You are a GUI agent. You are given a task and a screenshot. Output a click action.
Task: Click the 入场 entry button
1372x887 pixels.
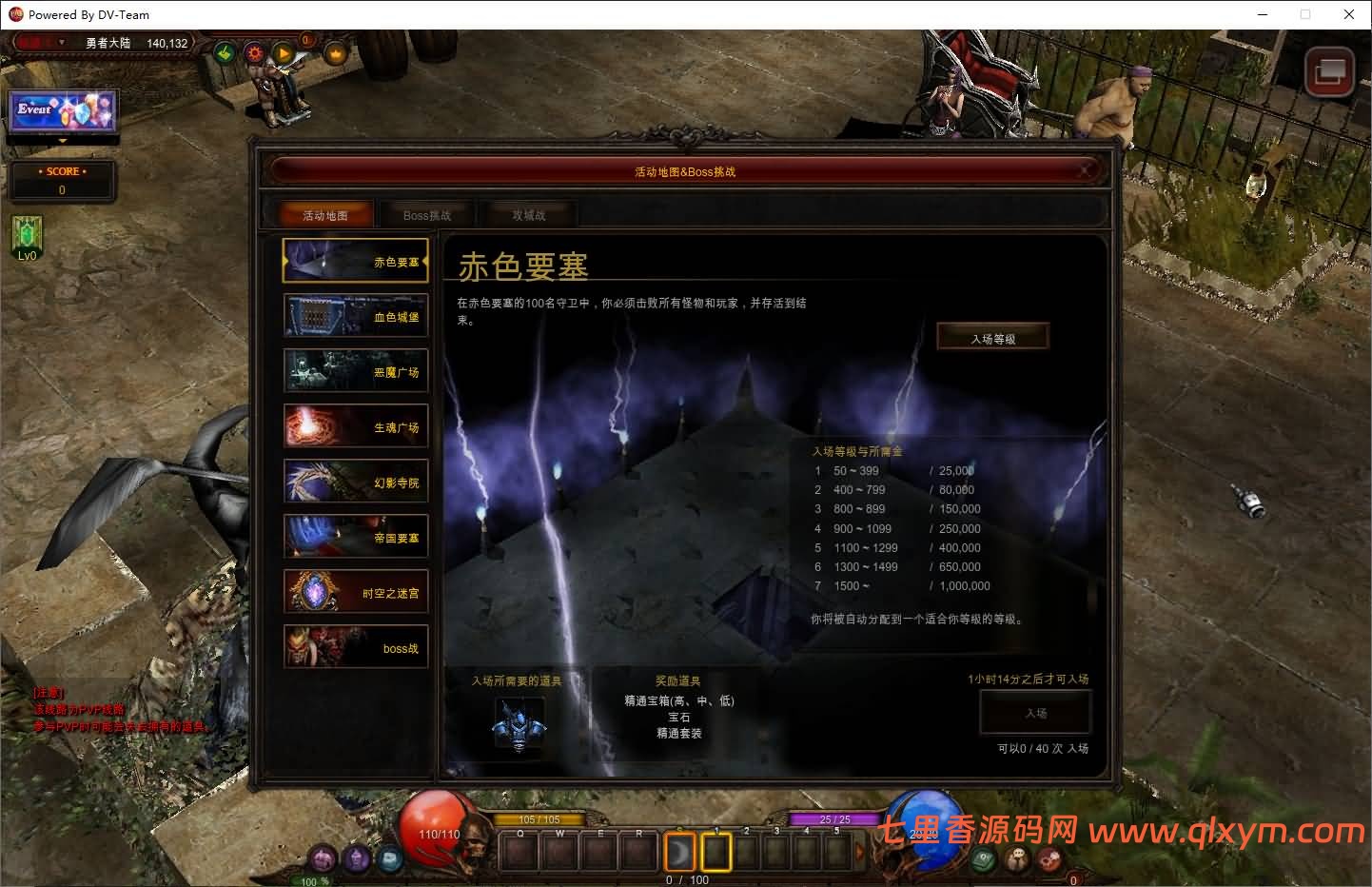[x=1035, y=712]
